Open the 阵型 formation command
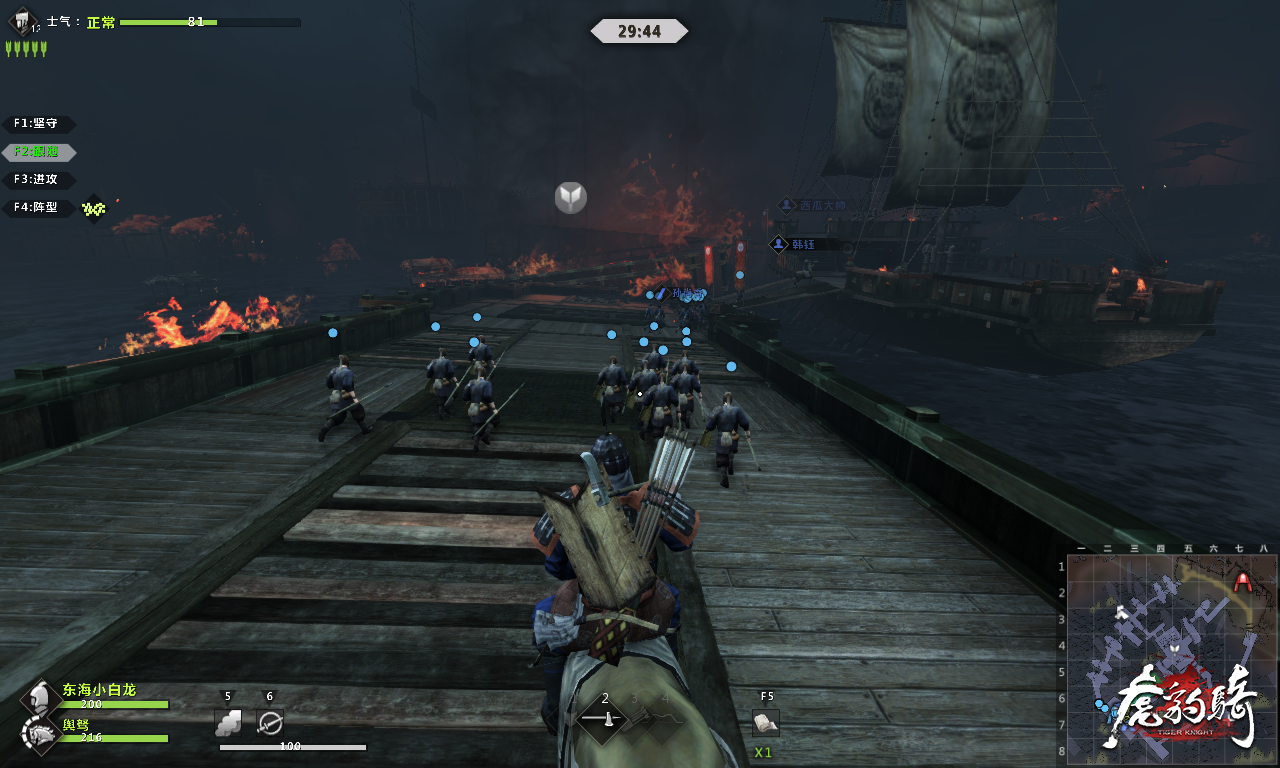Viewport: 1280px width, 768px height. pyautogui.click(x=39, y=208)
